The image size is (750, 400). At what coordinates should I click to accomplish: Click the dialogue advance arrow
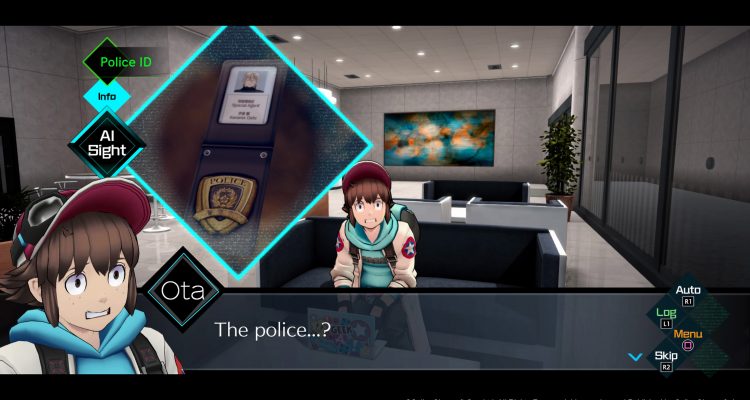tap(634, 356)
